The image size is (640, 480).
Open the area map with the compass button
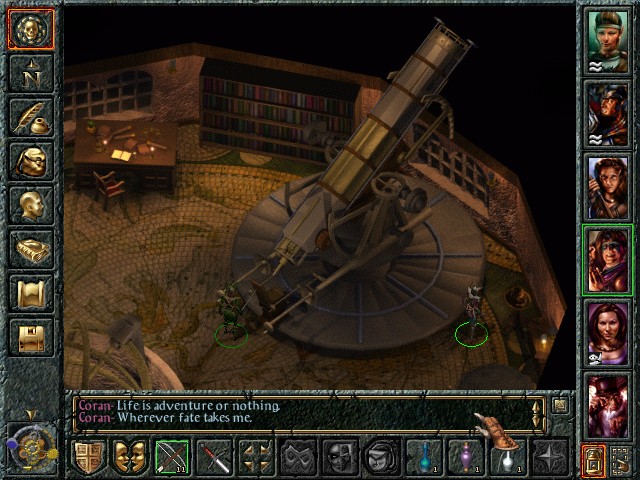[x=29, y=72]
